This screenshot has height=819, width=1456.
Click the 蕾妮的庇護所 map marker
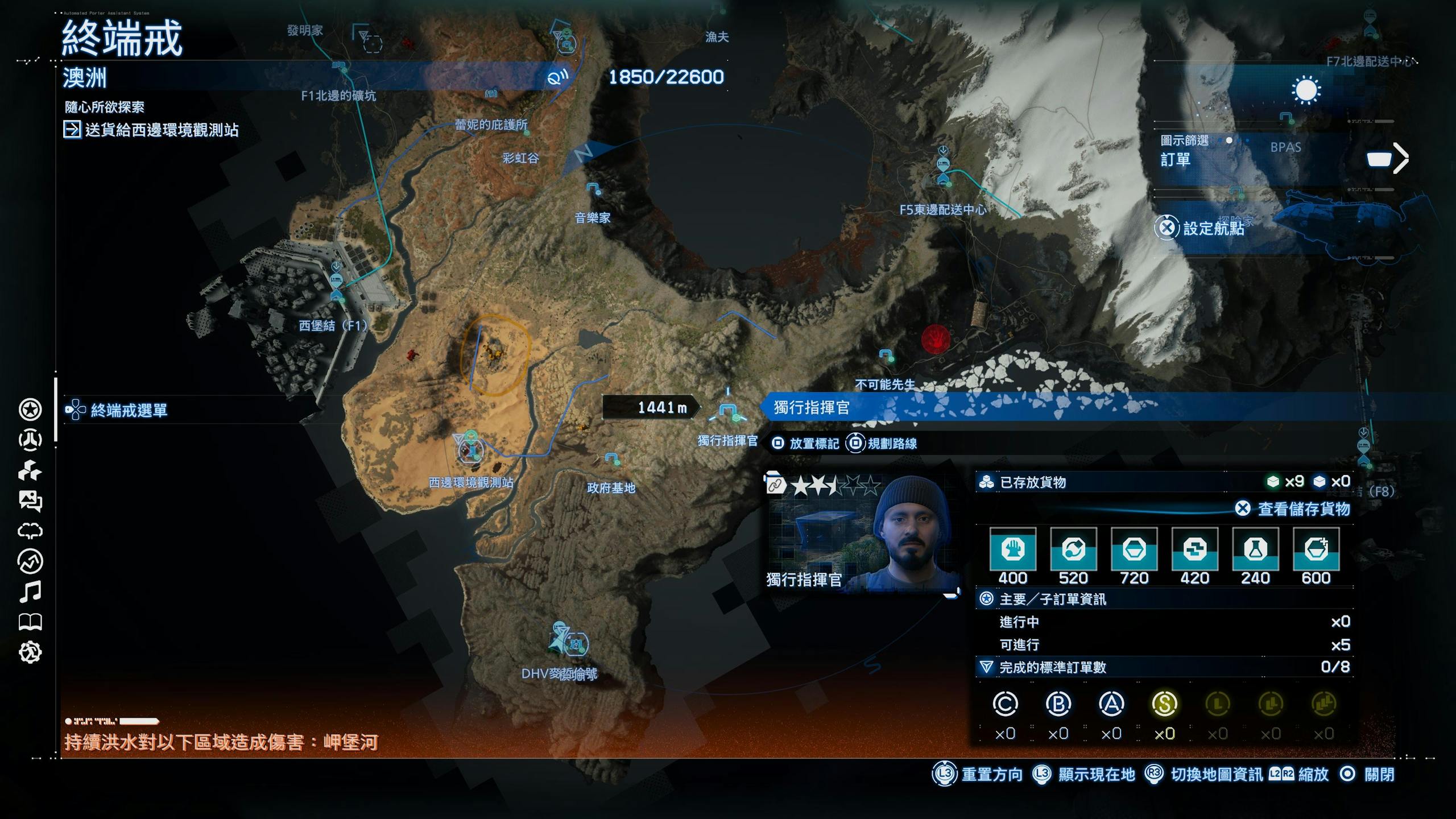[526, 132]
